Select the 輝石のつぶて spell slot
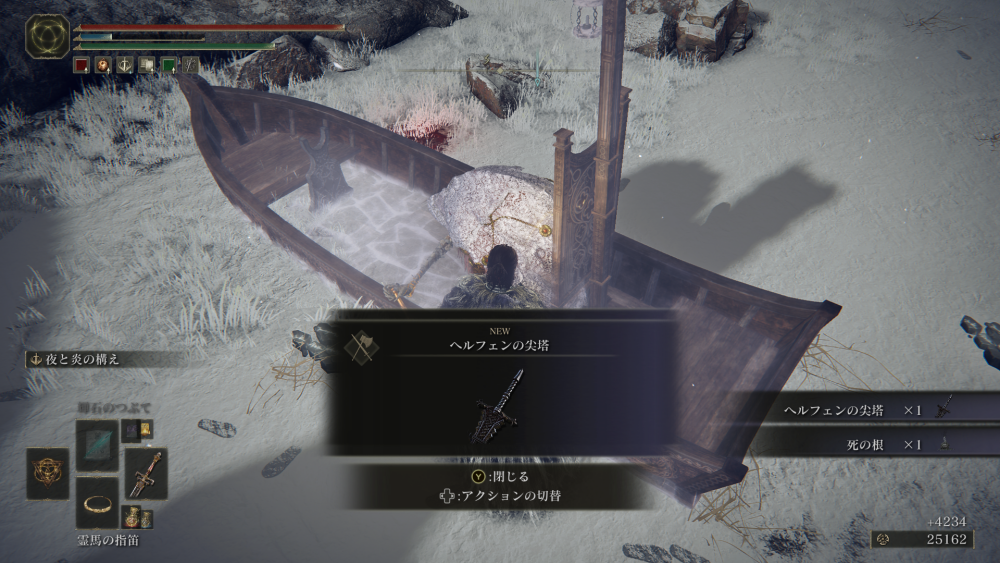The width and height of the screenshot is (1000, 563). [97, 444]
